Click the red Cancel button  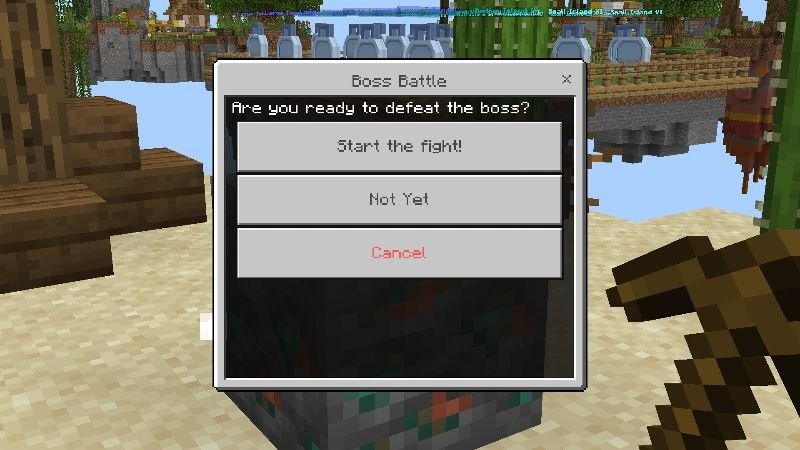tap(399, 253)
